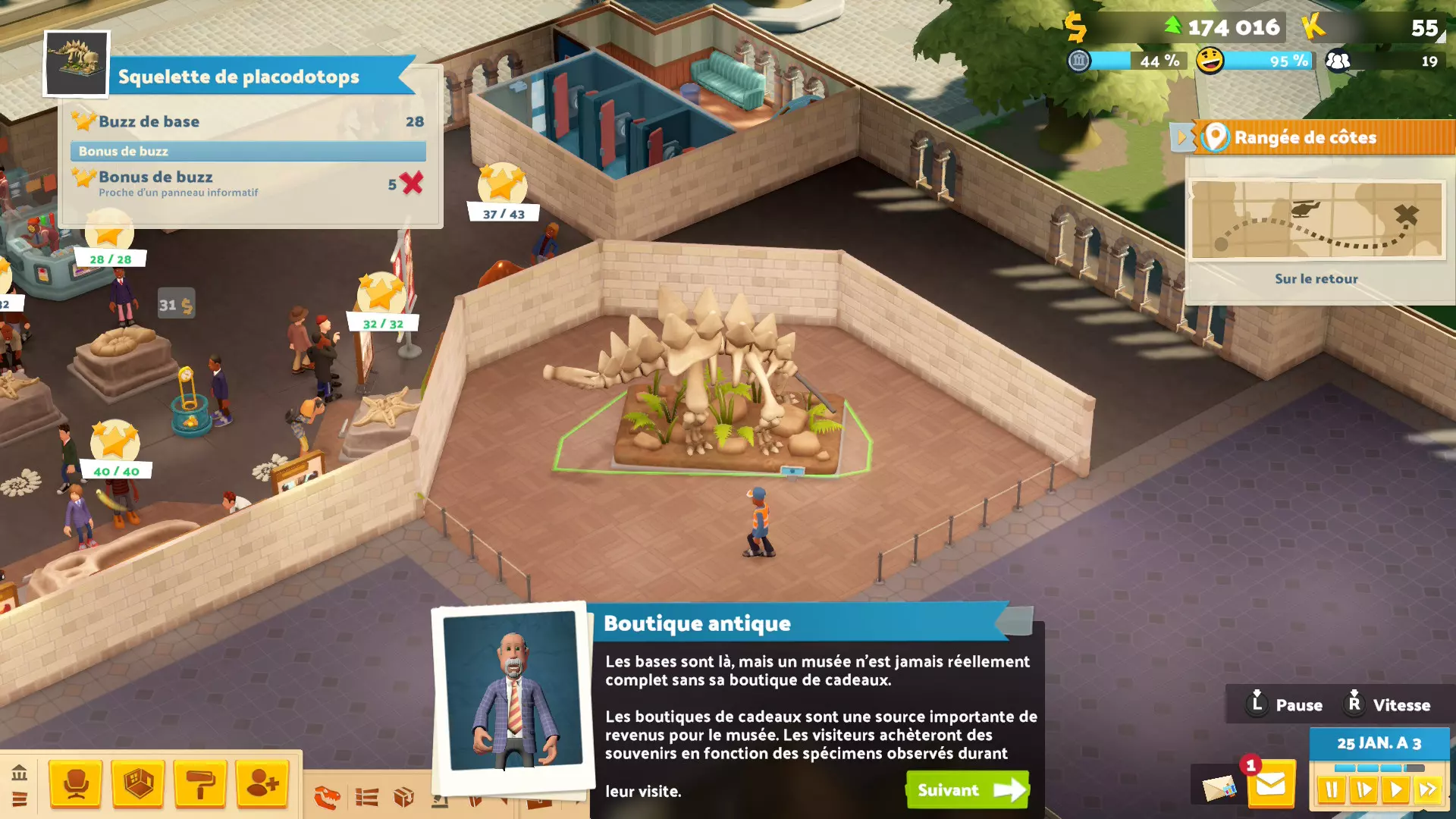This screenshot has height=819, width=1456.
Task: Click the expedition map showing helicopter route
Action: click(1316, 220)
